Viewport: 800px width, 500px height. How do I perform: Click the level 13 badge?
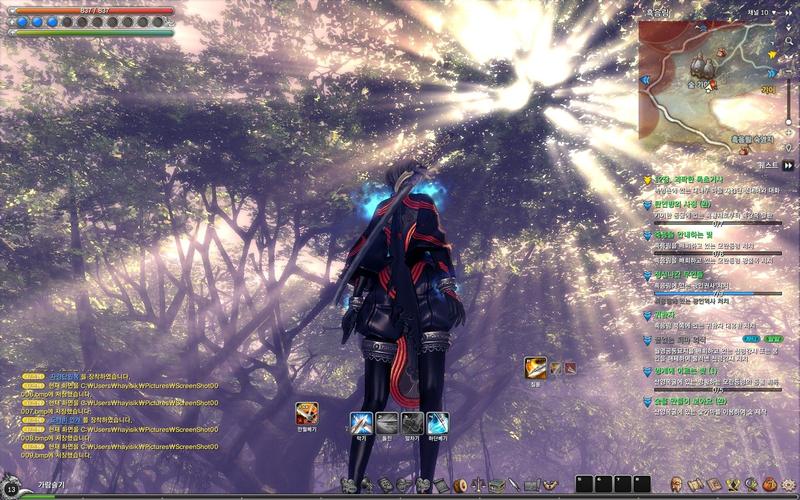click(12, 488)
